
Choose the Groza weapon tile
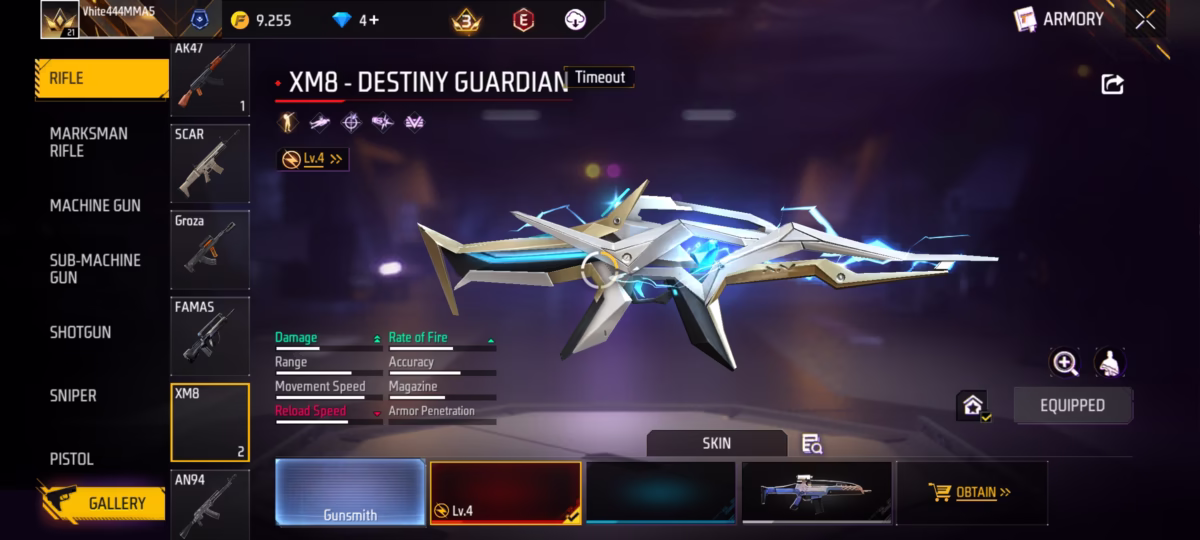(x=210, y=250)
